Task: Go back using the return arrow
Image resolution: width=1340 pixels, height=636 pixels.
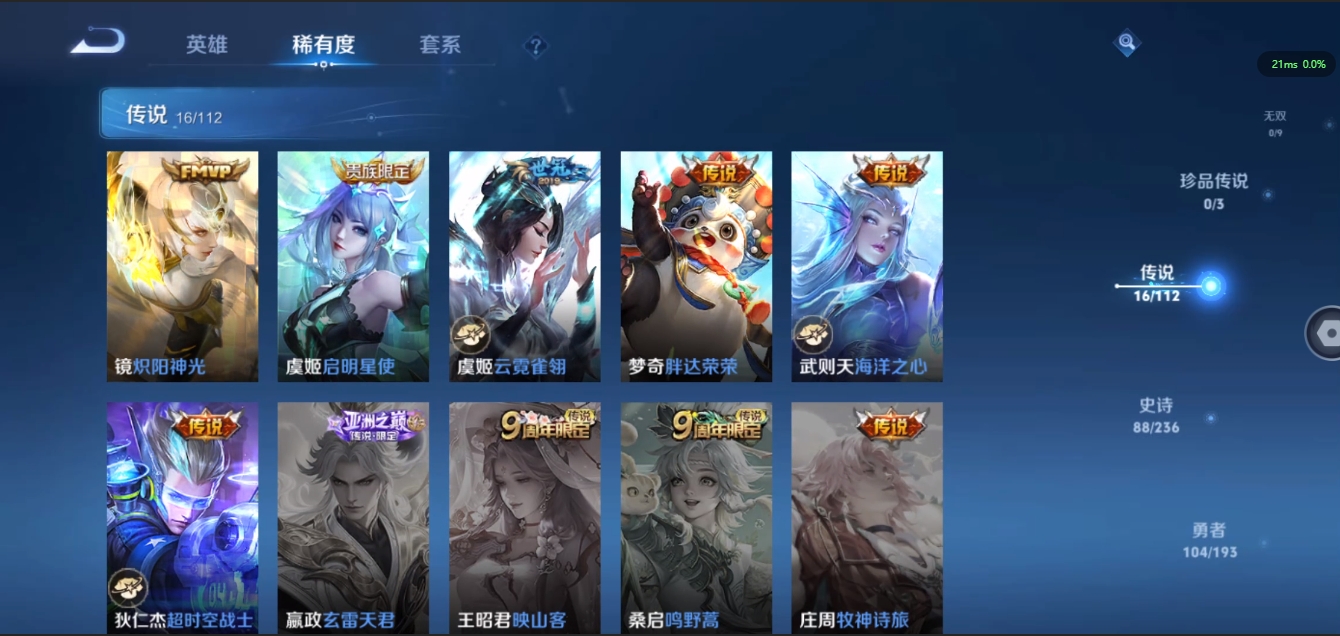Action: pos(98,42)
